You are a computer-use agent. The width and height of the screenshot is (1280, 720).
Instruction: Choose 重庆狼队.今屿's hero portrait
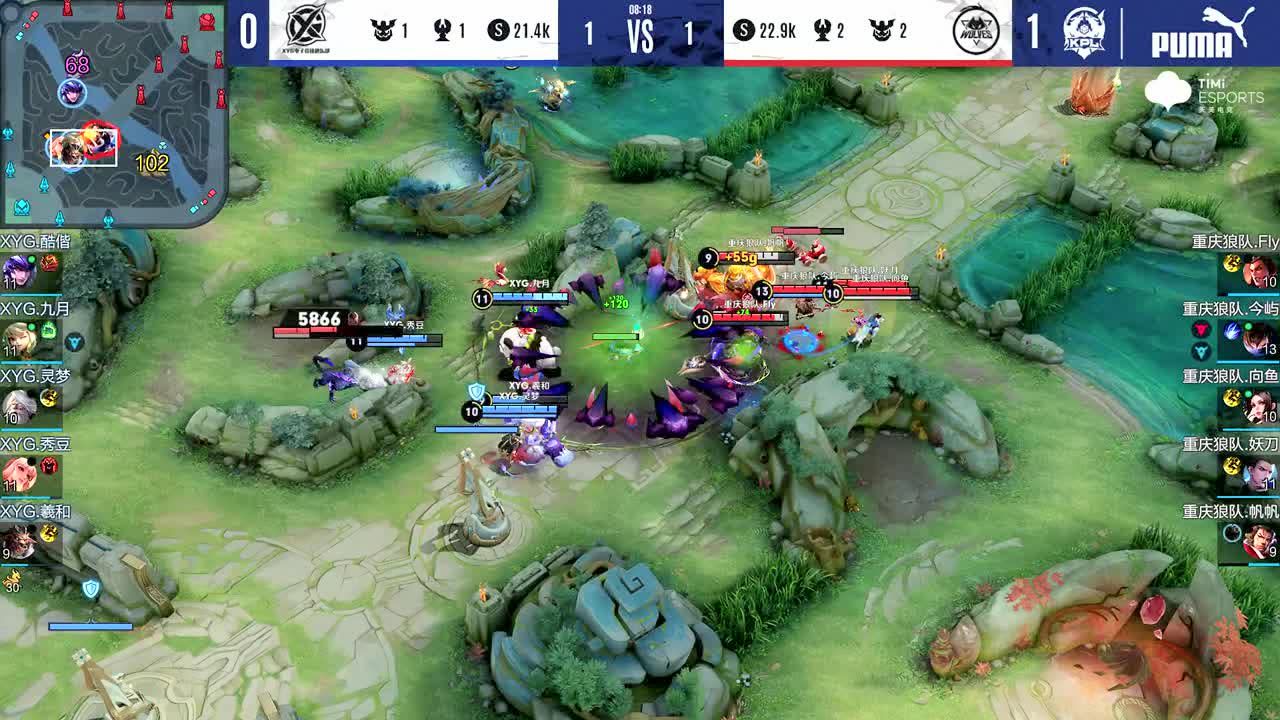[x=1261, y=338]
